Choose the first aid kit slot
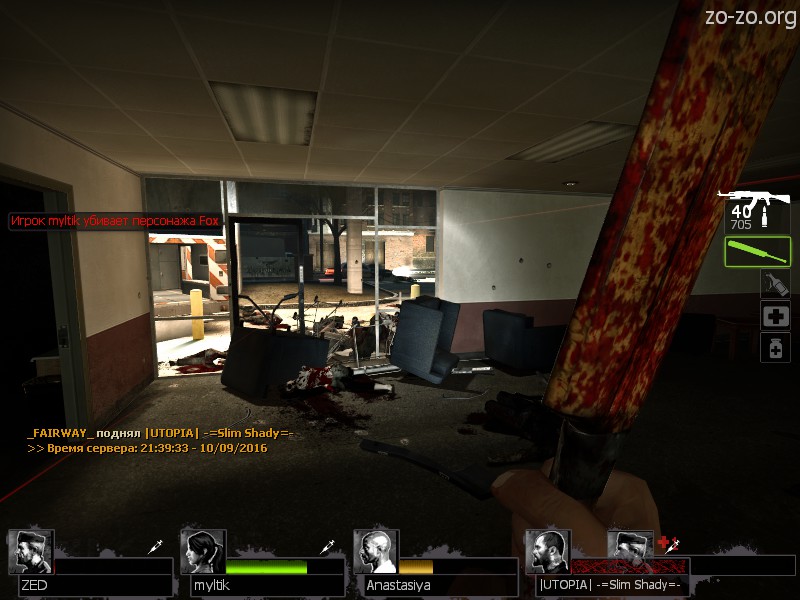800x600 pixels. point(775,316)
